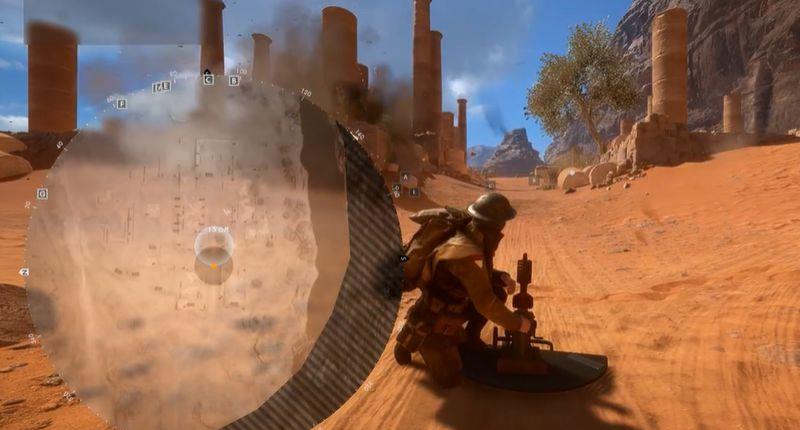The image size is (800, 430).
Task: Select objective C marker
Action: pyautogui.click(x=208, y=79)
